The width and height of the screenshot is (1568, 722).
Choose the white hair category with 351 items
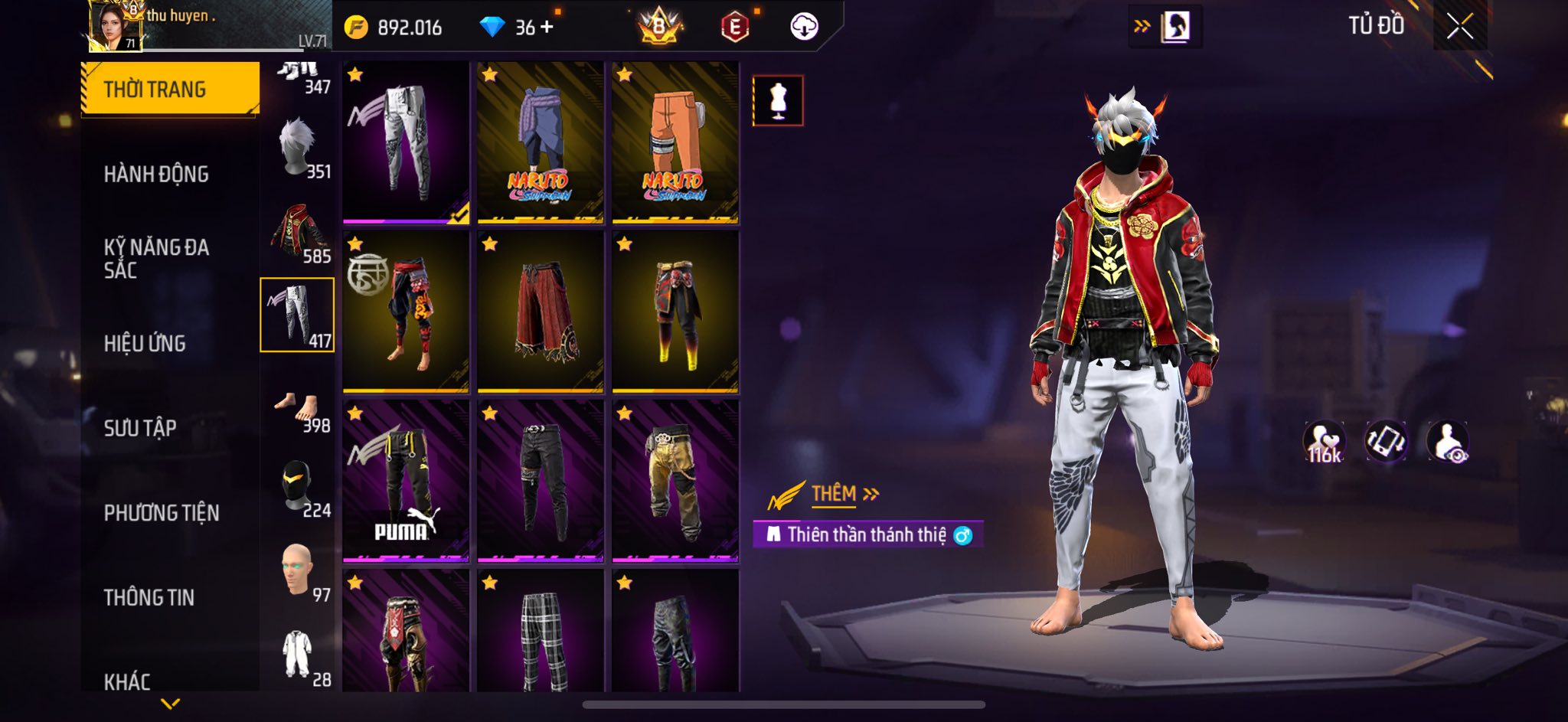coord(298,147)
